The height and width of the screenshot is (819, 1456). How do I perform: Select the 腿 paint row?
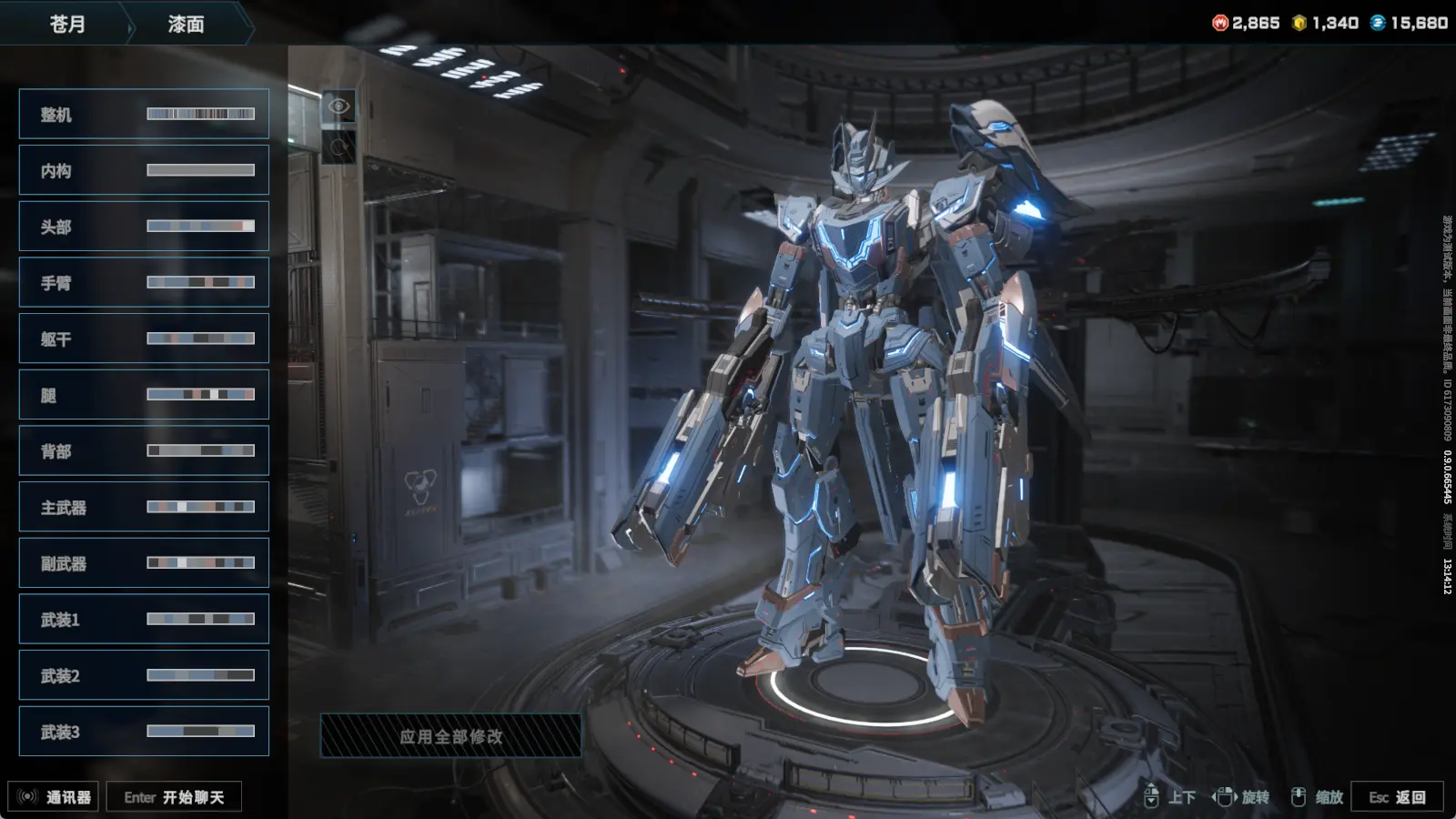tap(144, 395)
